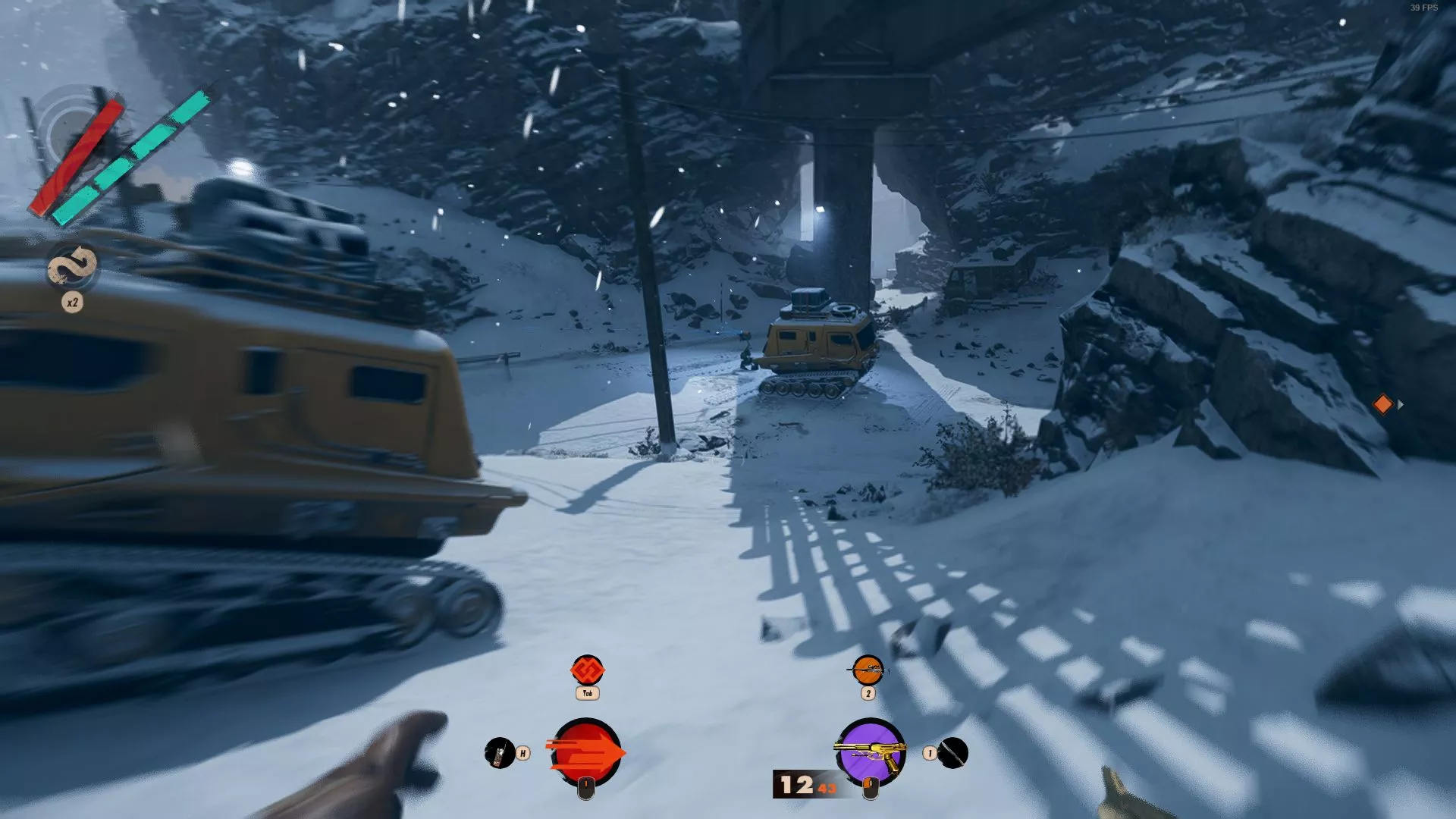Viewport: 1456px width, 819px height.
Task: Select the sniper rifle weapon icon
Action: (x=869, y=670)
